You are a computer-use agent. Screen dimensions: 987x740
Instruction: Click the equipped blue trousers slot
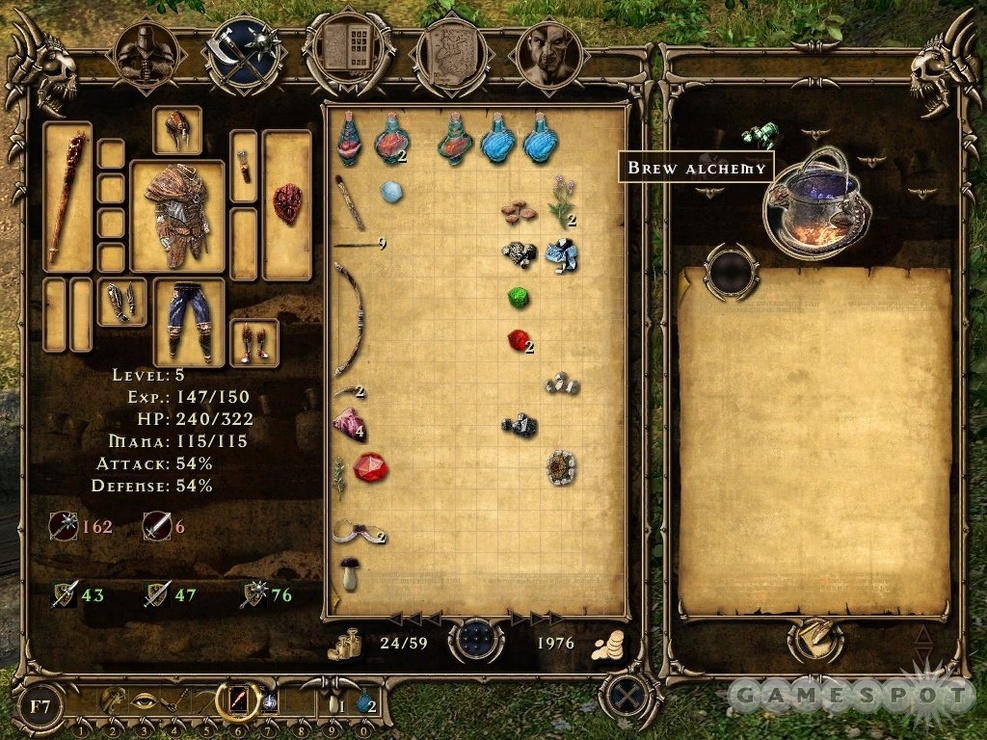[x=188, y=320]
